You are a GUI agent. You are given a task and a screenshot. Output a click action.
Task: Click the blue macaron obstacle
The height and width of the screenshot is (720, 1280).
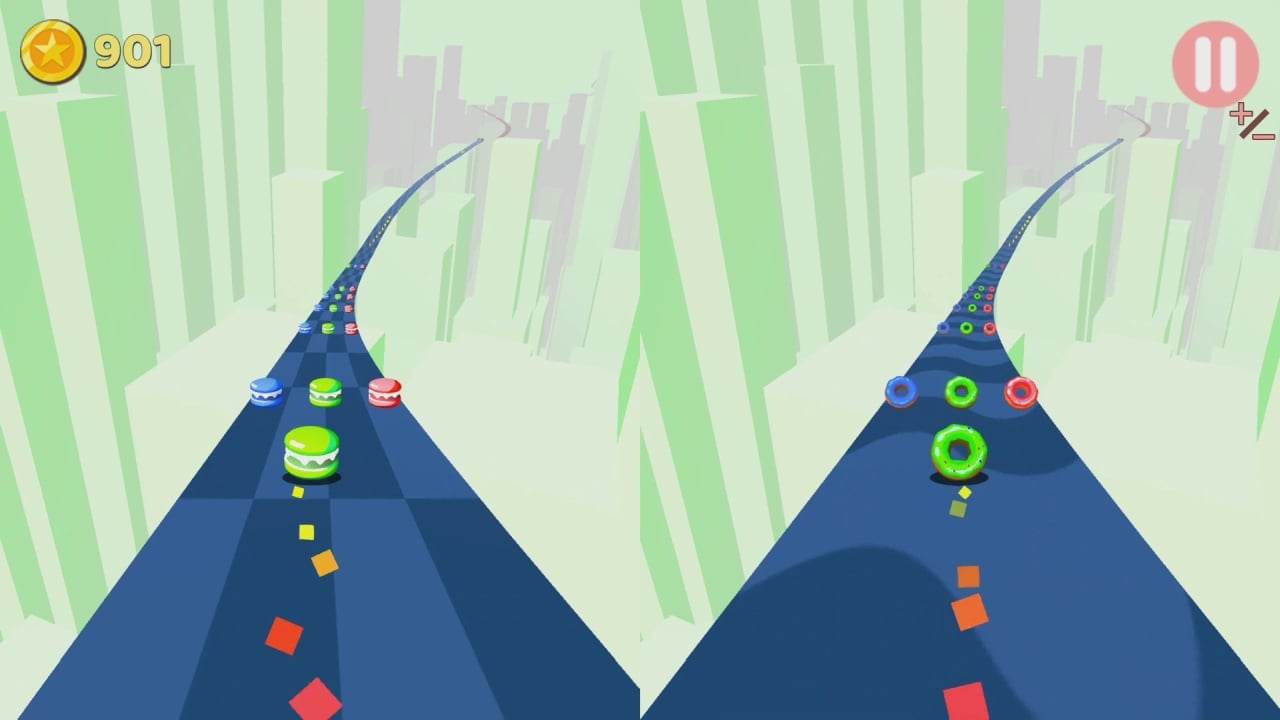click(267, 392)
